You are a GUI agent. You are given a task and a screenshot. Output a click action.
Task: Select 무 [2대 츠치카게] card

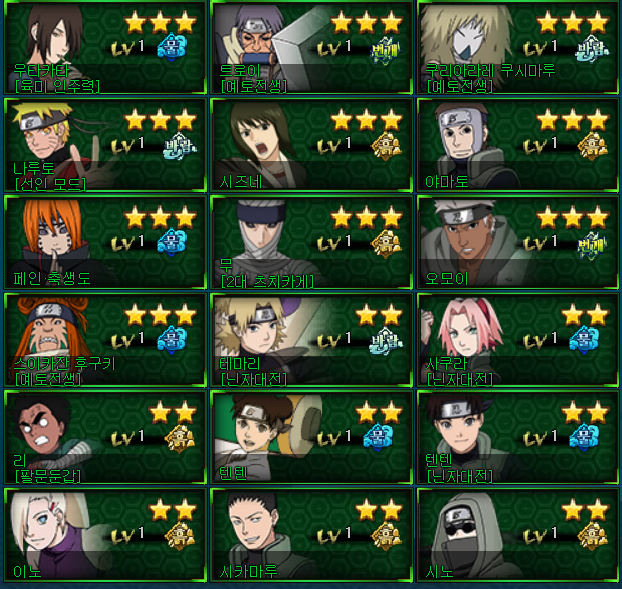[311, 242]
